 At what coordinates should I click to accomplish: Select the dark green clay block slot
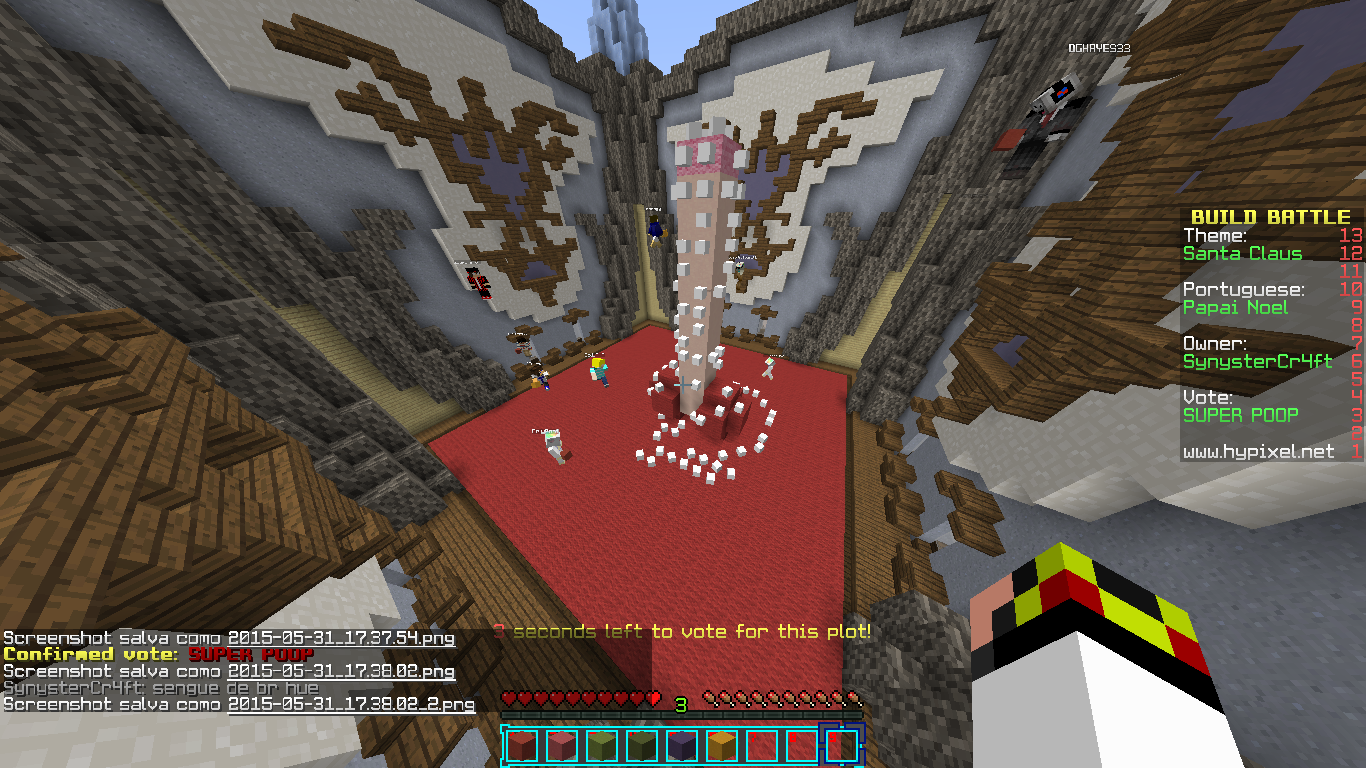point(641,745)
